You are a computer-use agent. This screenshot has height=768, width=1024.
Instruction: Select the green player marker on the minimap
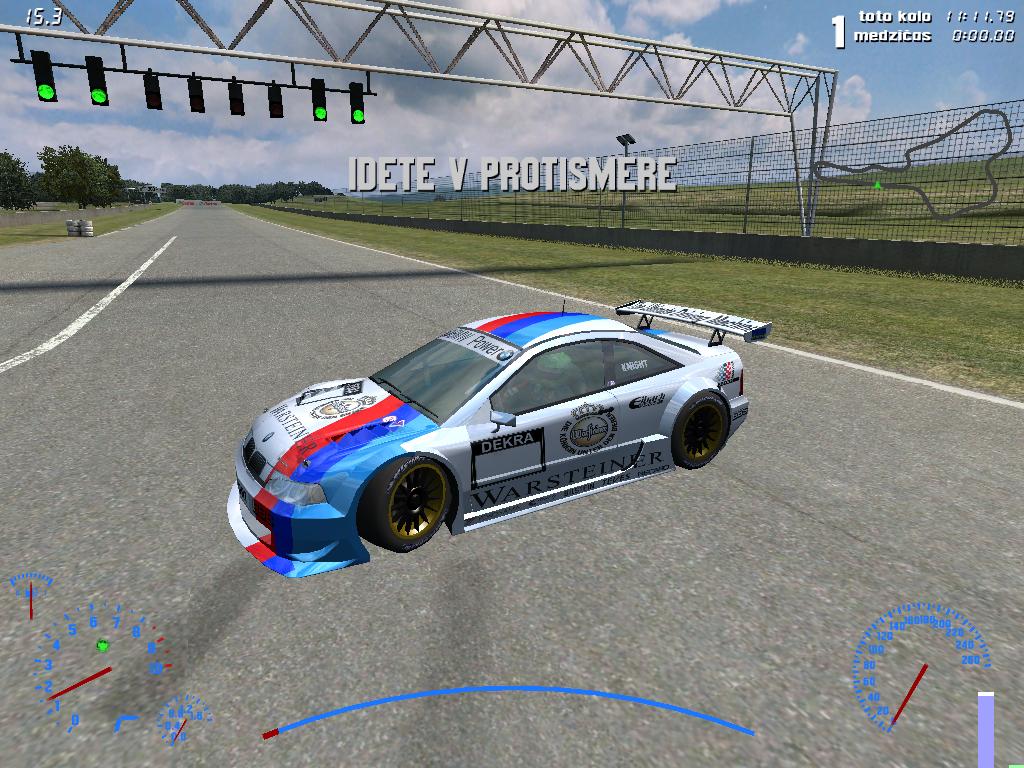coord(877,184)
